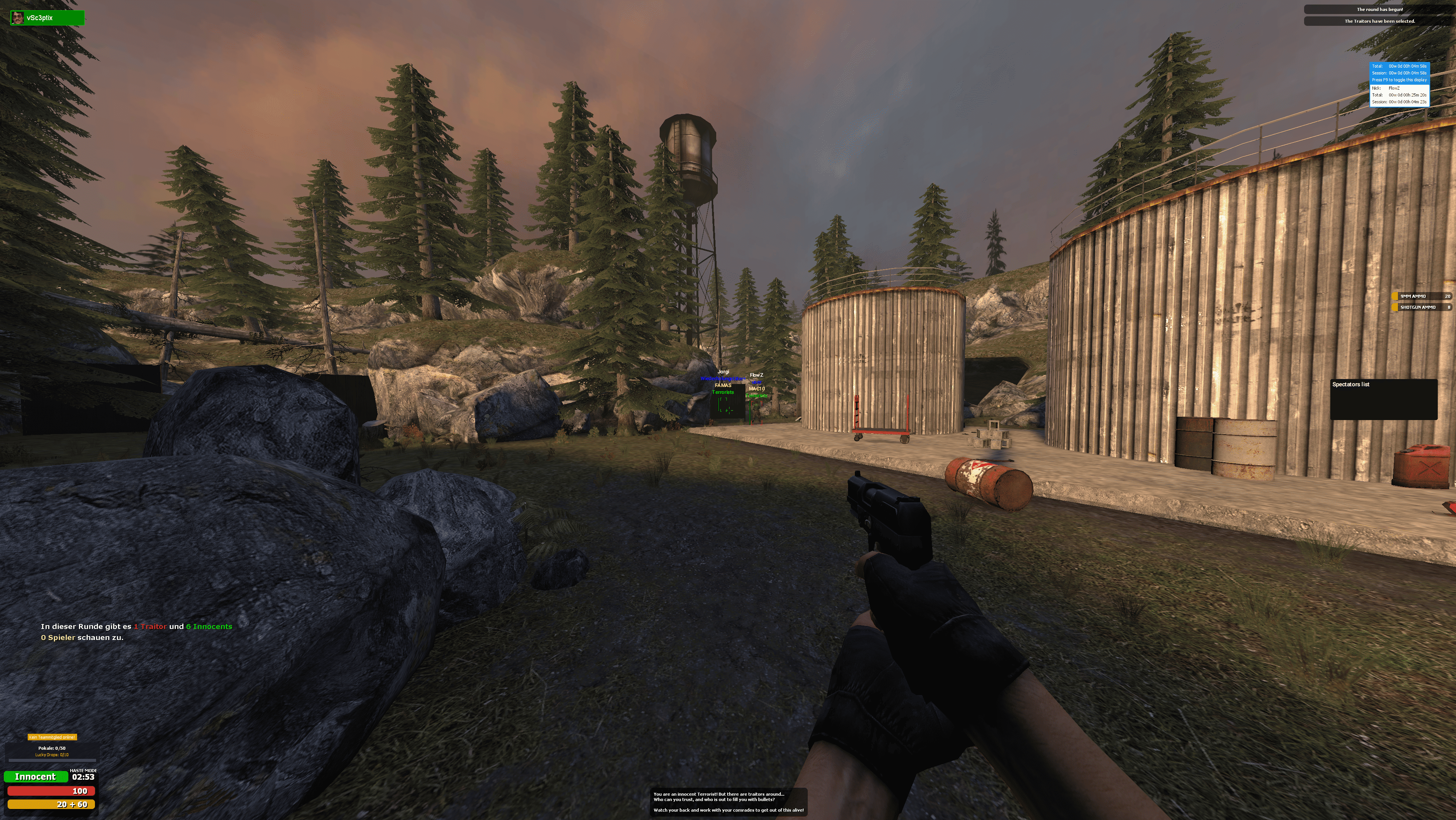Click the innocent Terrorist tip box
Screen dimensions: 1456x820
click(x=728, y=802)
